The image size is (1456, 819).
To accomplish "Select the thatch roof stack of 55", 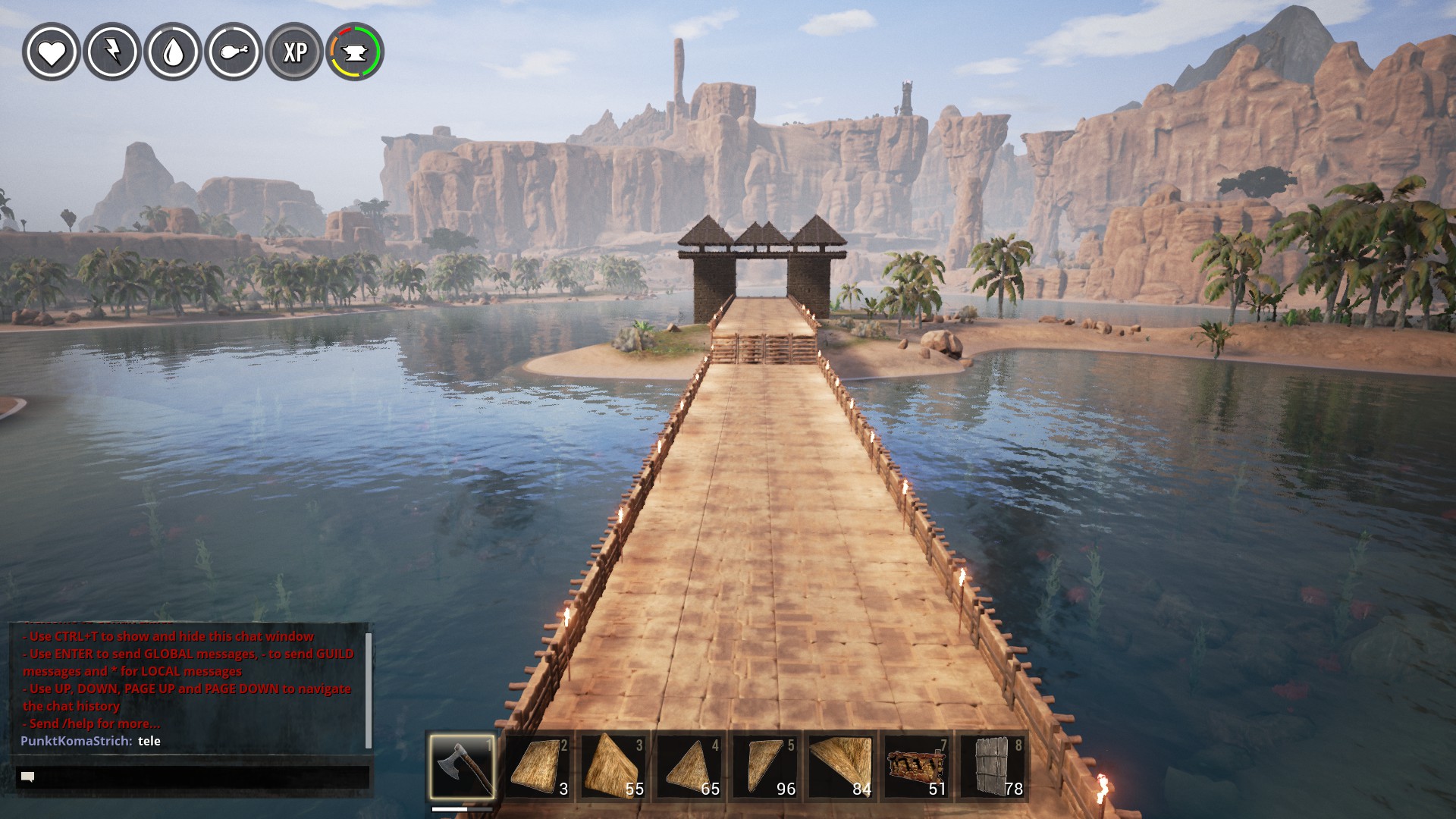I will coord(613,766).
